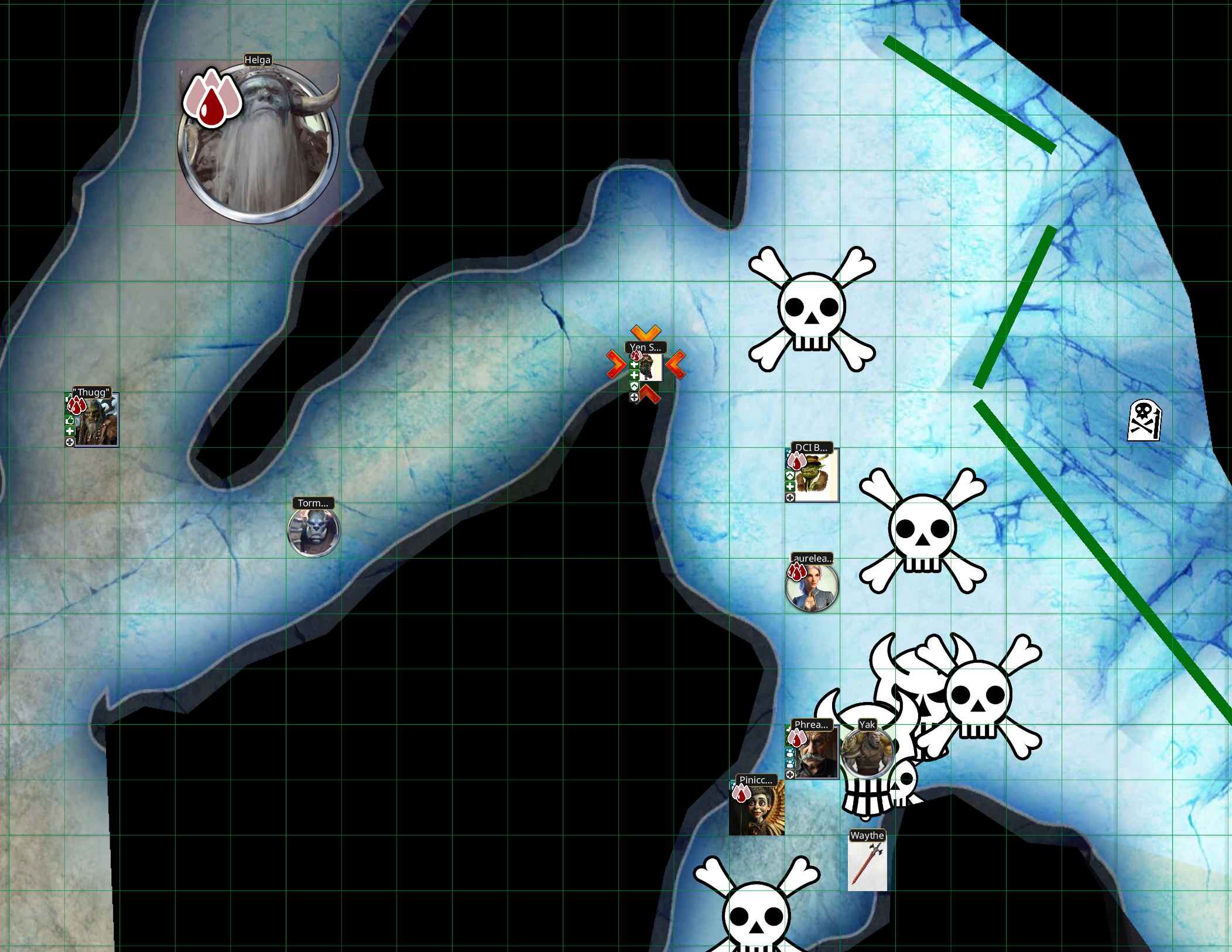Click the thumbs-up status icon on Thugg

tap(70, 420)
